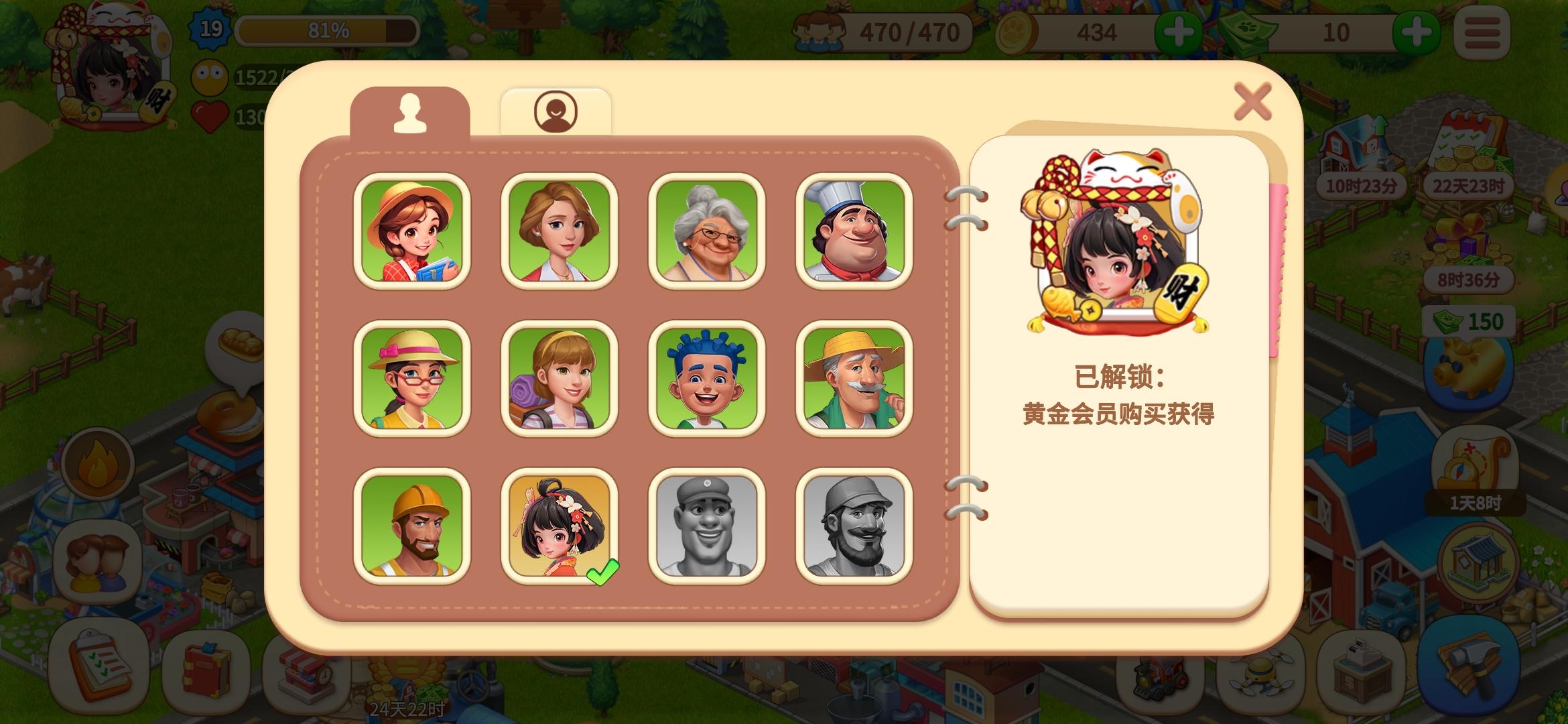Click the 81% experience progress bar
Screen dimensions: 1568x724
pos(328,30)
